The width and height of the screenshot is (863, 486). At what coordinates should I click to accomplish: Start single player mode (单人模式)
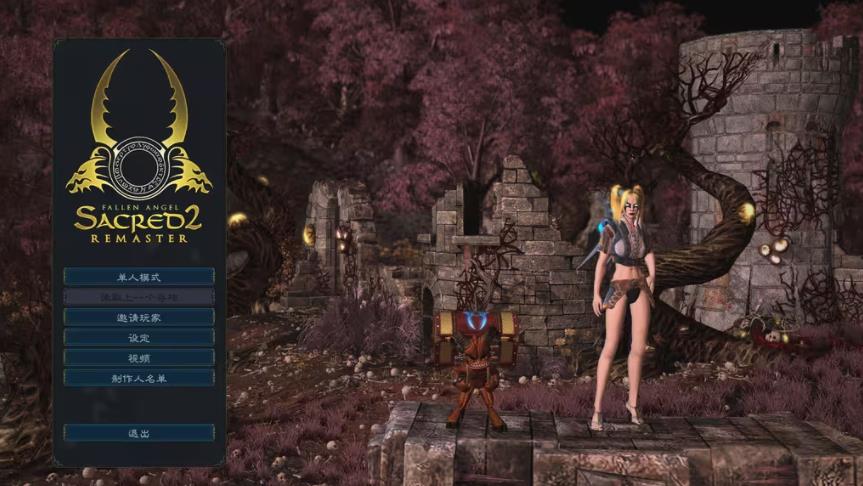coord(139,276)
